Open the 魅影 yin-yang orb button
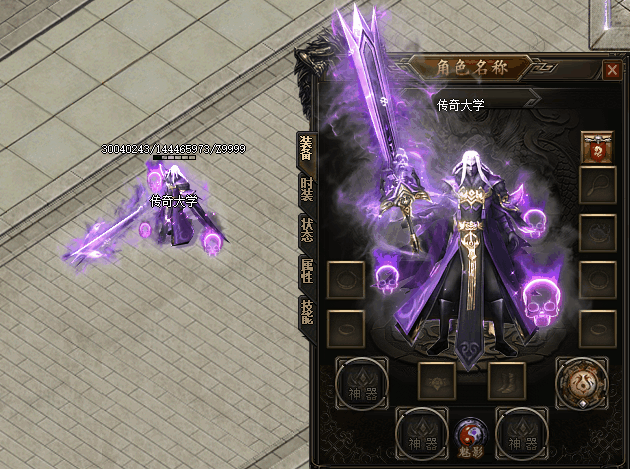This screenshot has width=630, height=469. pos(469,435)
